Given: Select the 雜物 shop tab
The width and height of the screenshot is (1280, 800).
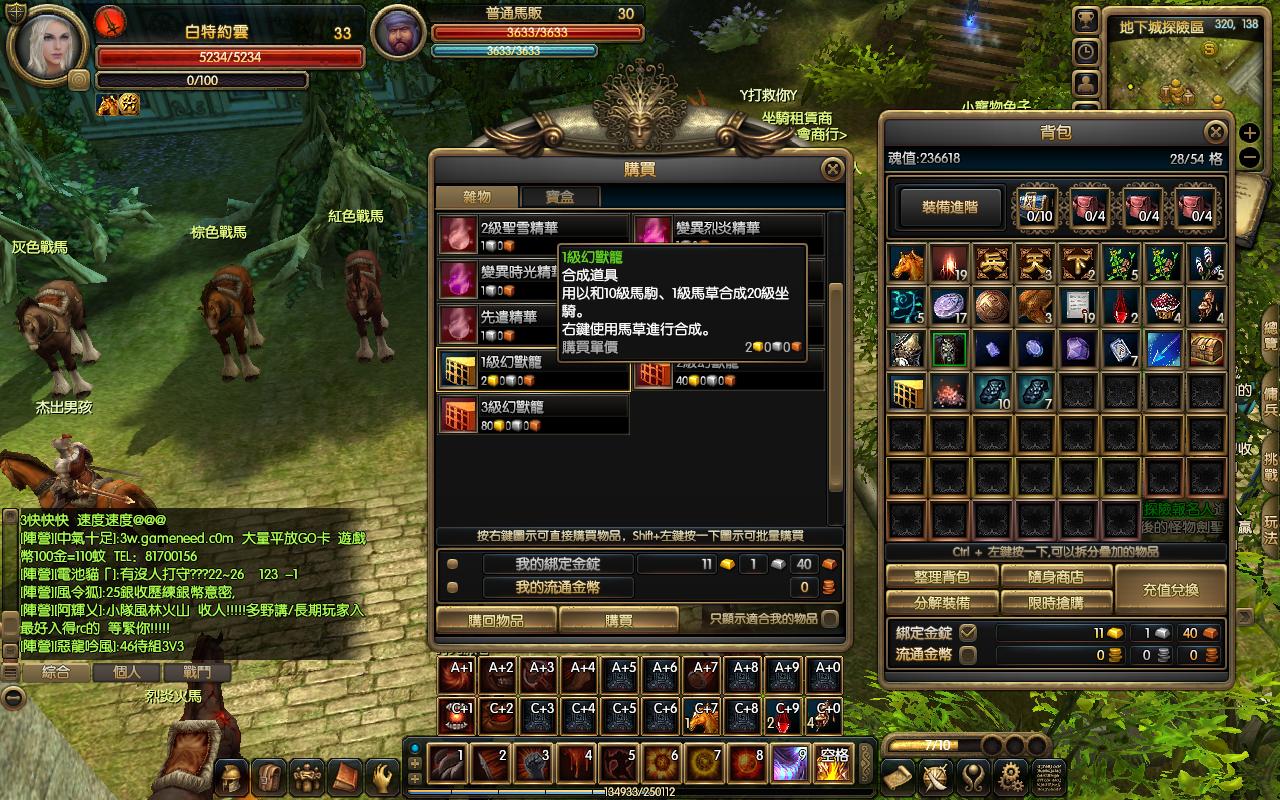Looking at the screenshot, I should pyautogui.click(x=477, y=197).
